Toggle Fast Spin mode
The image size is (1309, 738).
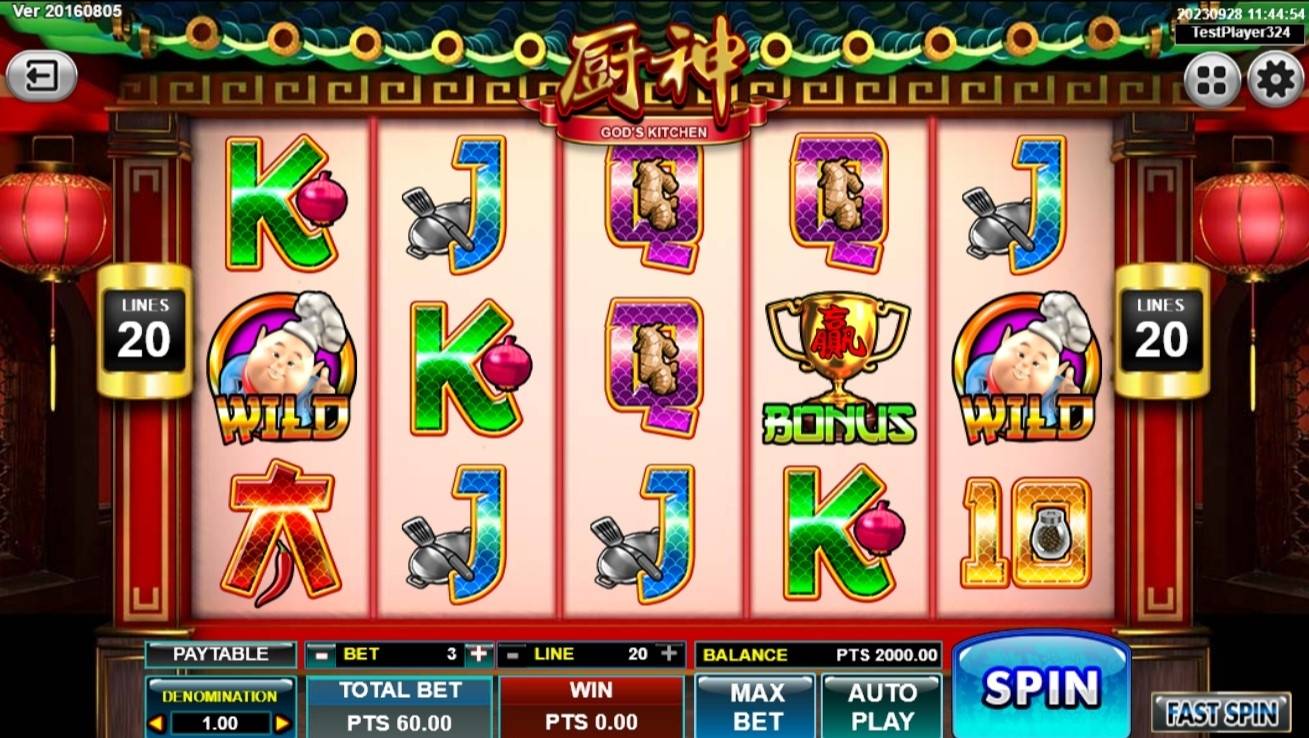pos(1220,713)
